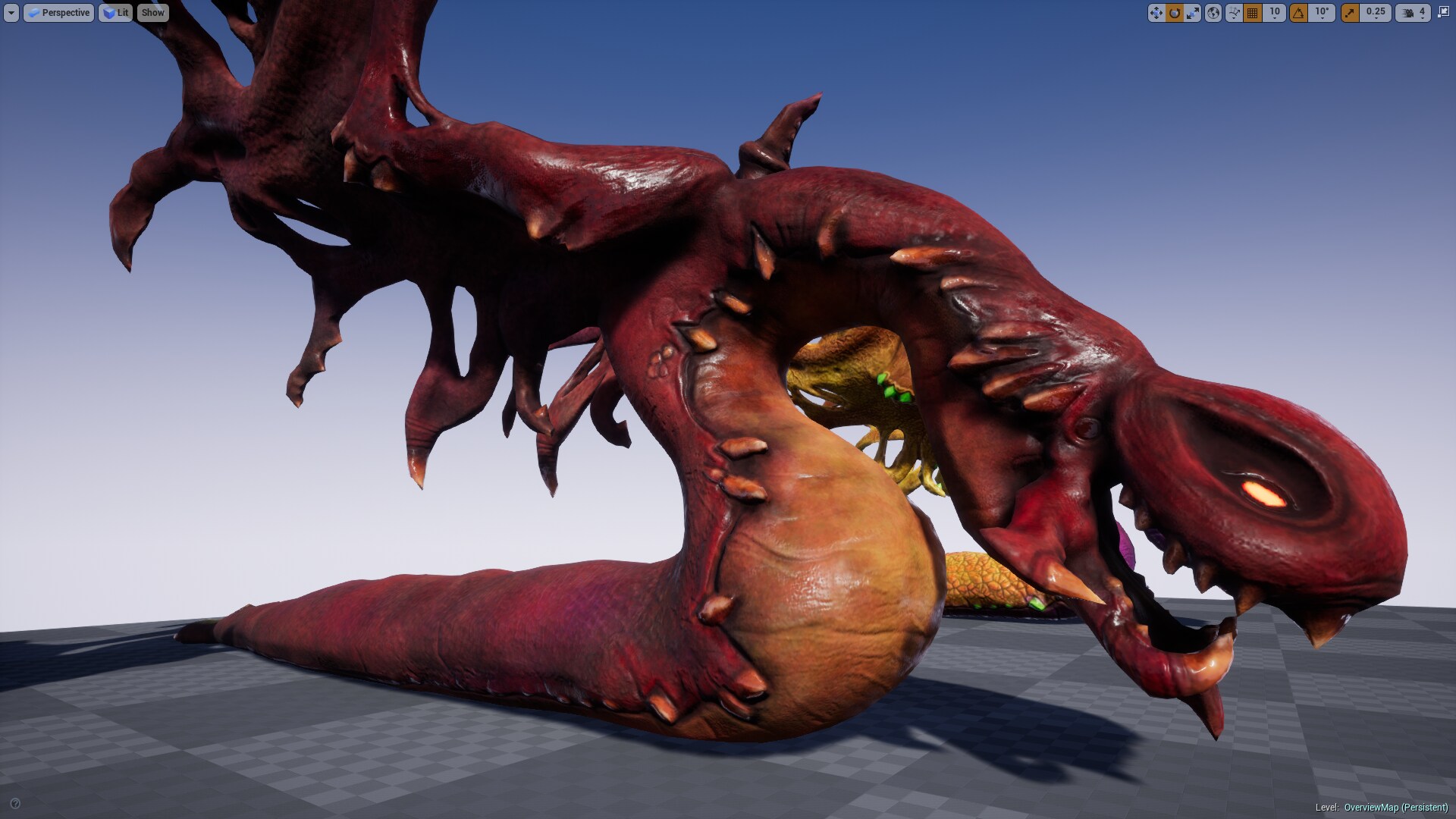Open the Show flags menu

pos(152,12)
